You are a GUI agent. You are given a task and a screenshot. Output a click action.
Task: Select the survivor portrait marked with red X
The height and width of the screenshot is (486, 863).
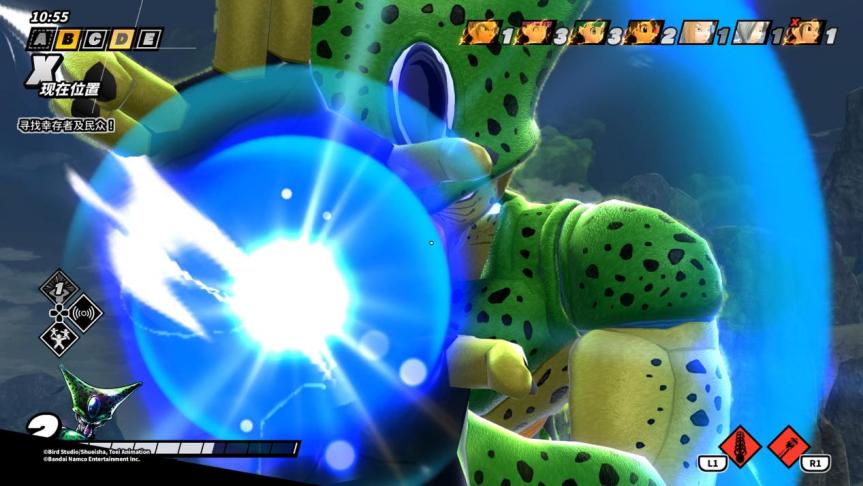click(x=802, y=34)
